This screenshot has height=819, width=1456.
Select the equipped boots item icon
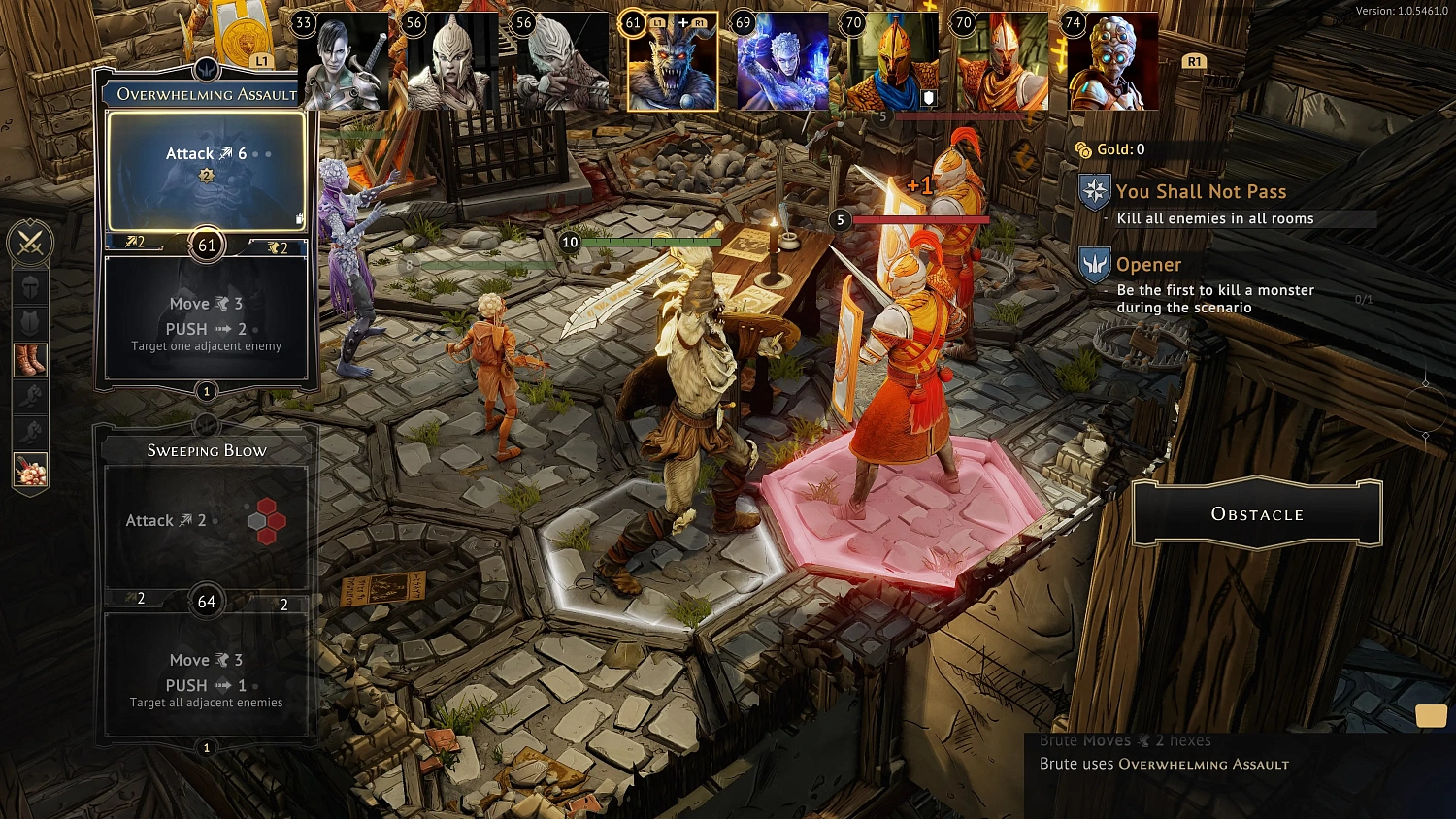click(x=29, y=360)
